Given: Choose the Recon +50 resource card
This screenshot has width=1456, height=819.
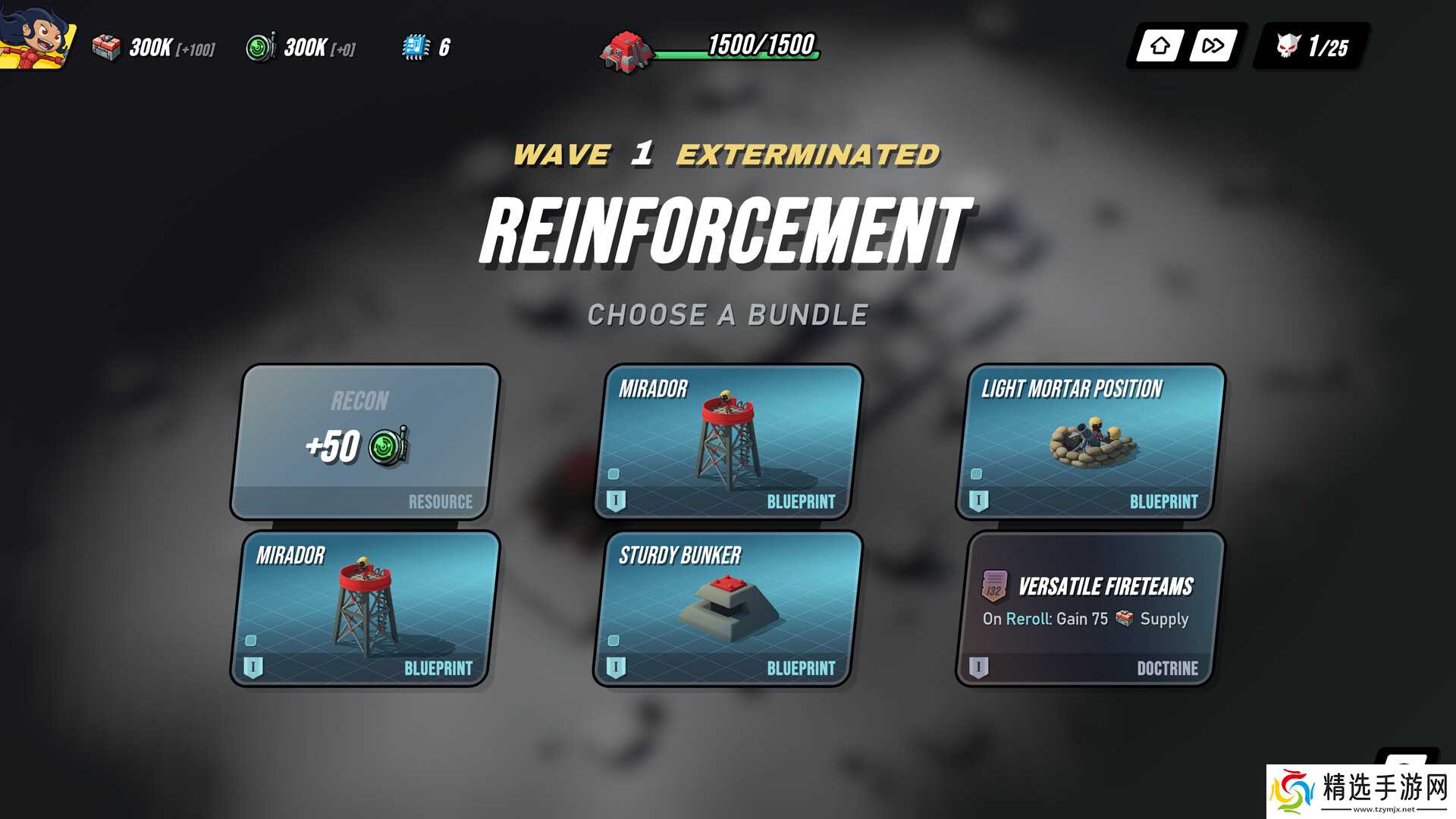Looking at the screenshot, I should click(365, 442).
